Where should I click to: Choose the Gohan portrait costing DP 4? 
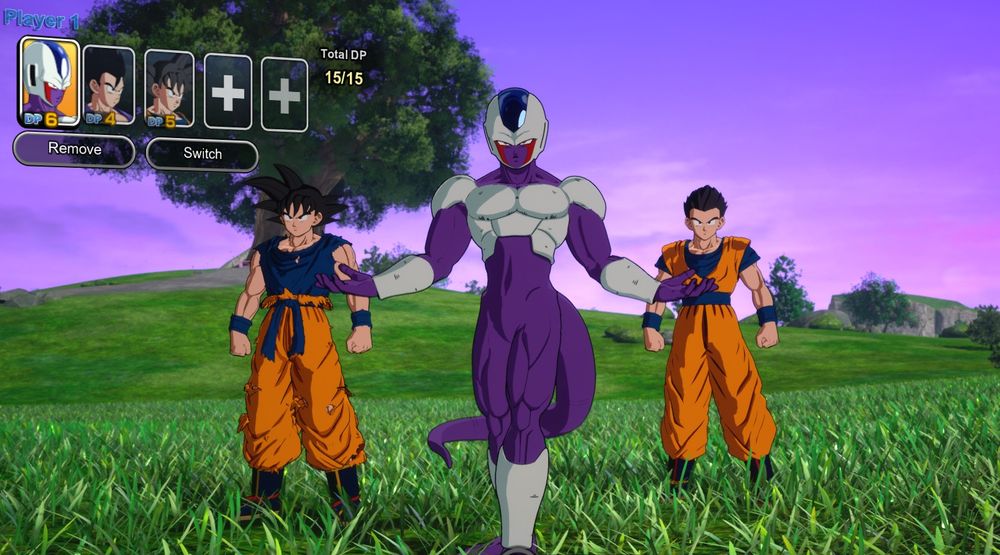point(108,86)
